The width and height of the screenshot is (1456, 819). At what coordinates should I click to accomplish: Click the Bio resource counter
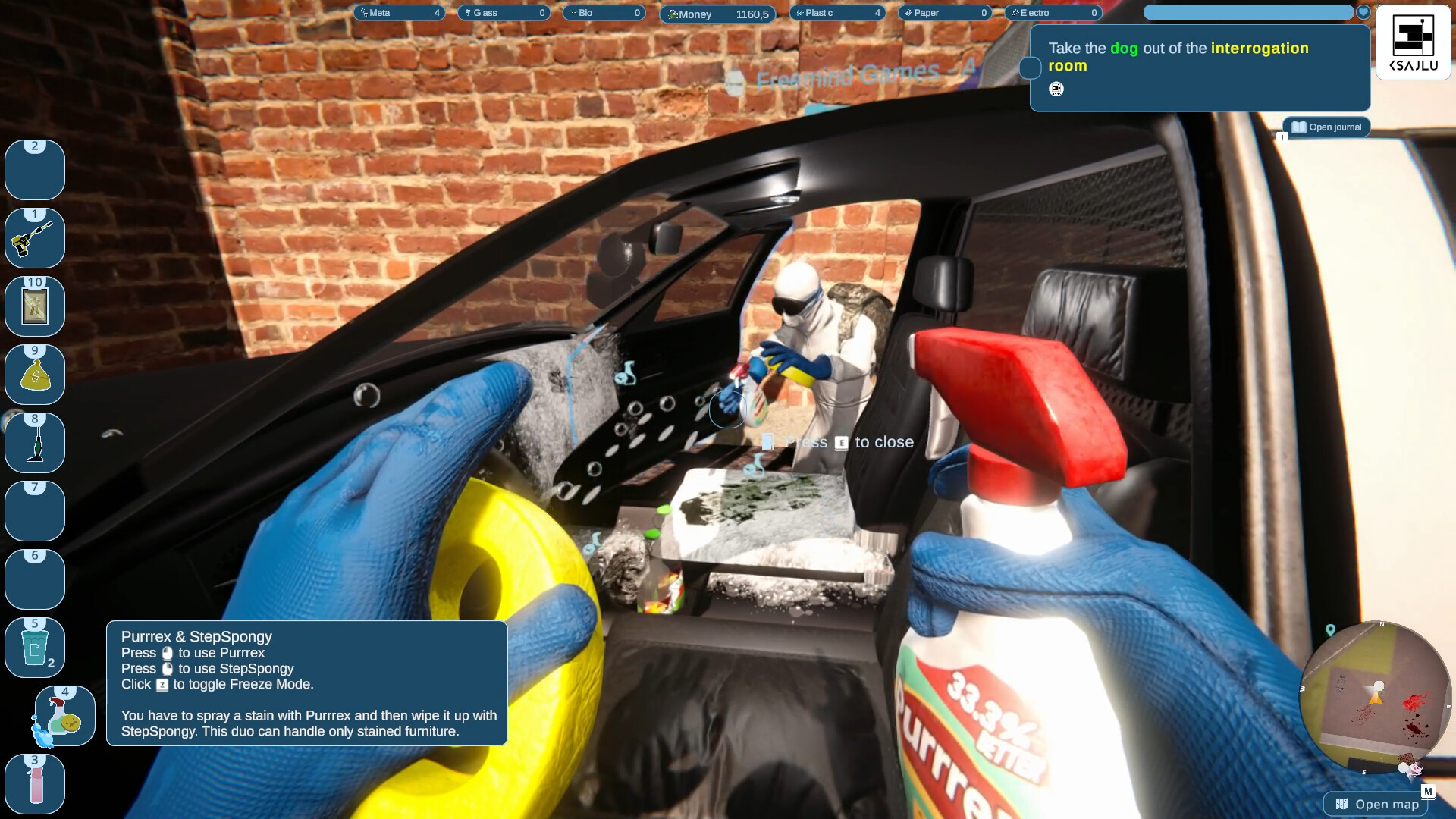pos(604,12)
